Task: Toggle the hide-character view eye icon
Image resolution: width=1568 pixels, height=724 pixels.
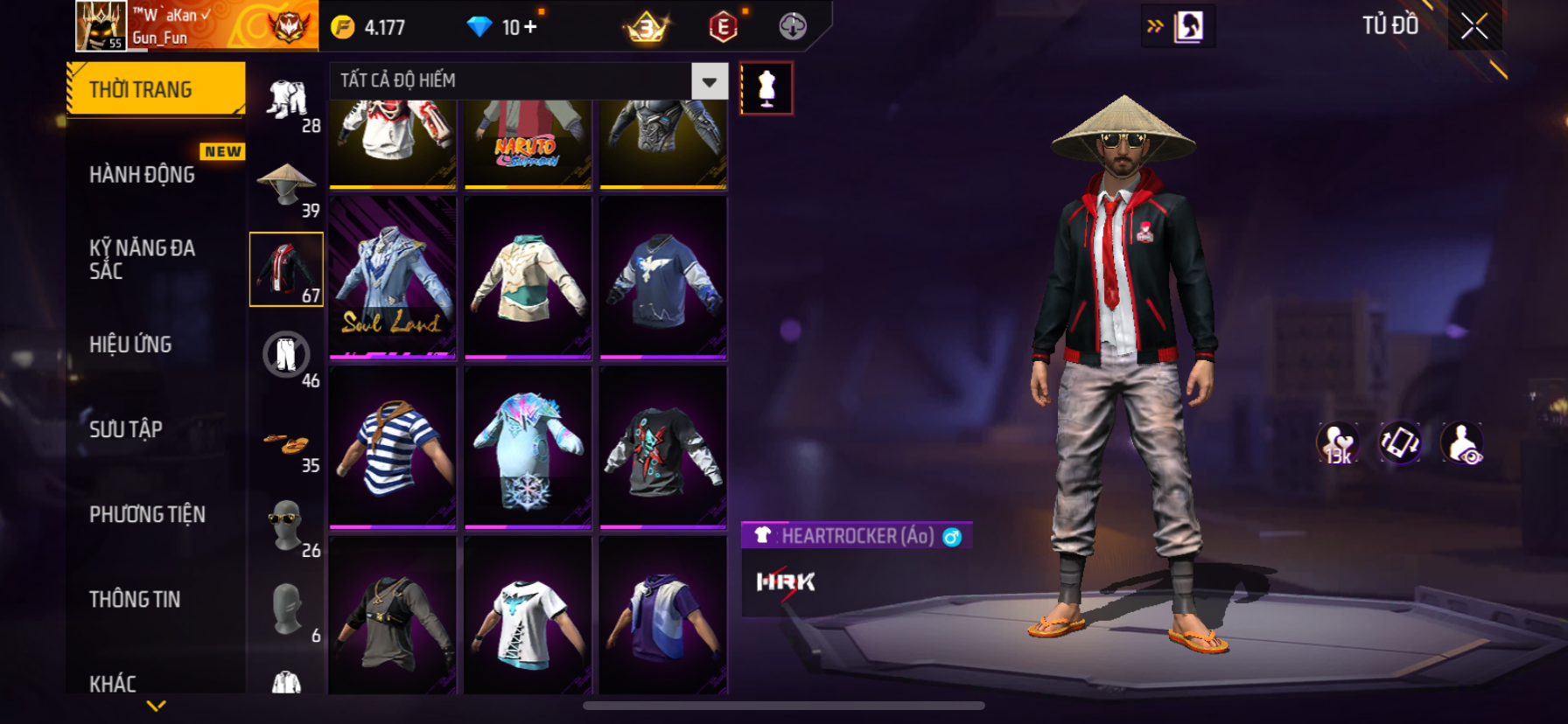Action: (1462, 443)
